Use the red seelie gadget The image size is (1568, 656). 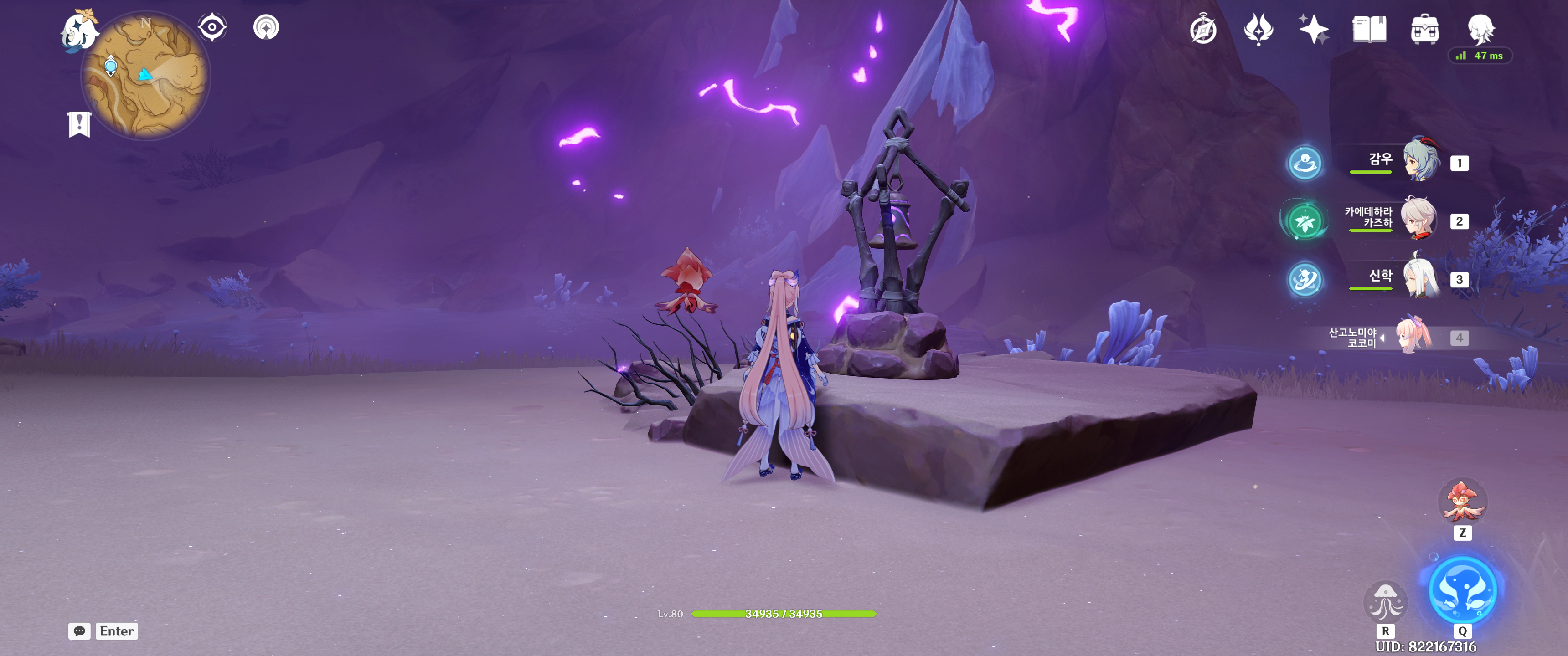tap(1462, 502)
